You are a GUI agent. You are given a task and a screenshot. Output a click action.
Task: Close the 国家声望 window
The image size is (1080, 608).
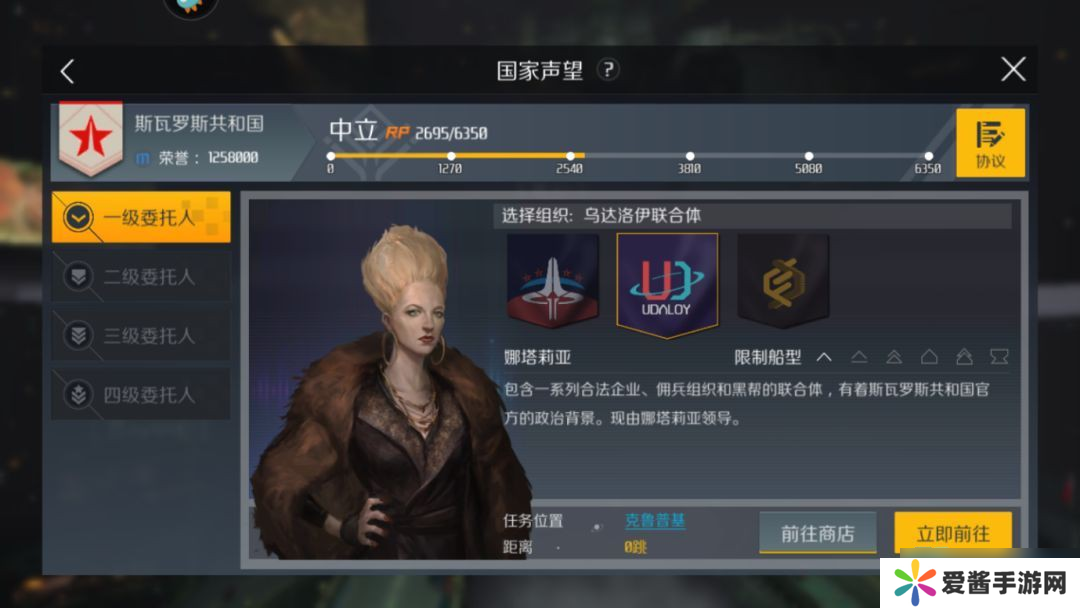coord(1013,69)
